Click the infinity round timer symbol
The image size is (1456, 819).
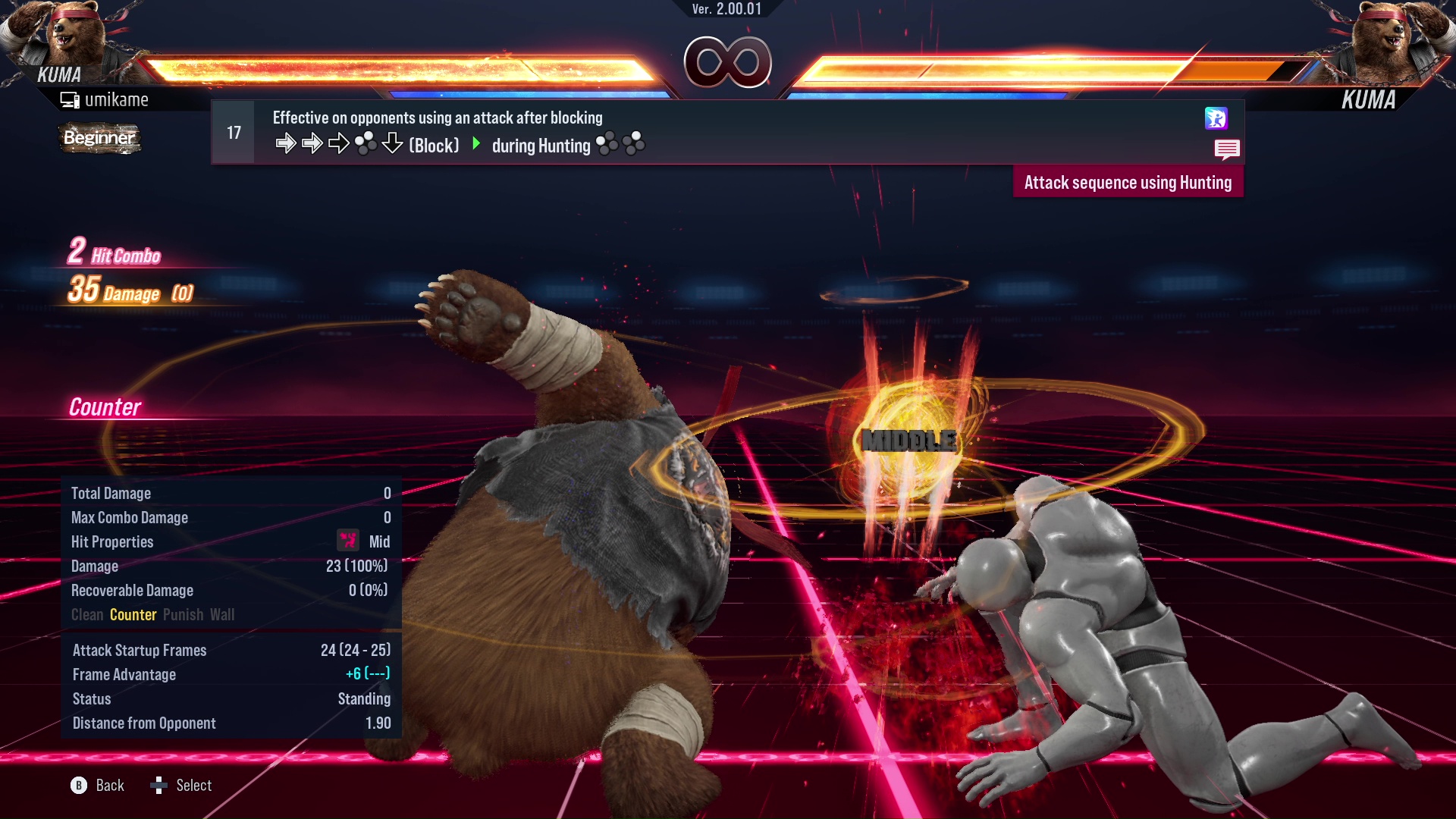click(726, 62)
